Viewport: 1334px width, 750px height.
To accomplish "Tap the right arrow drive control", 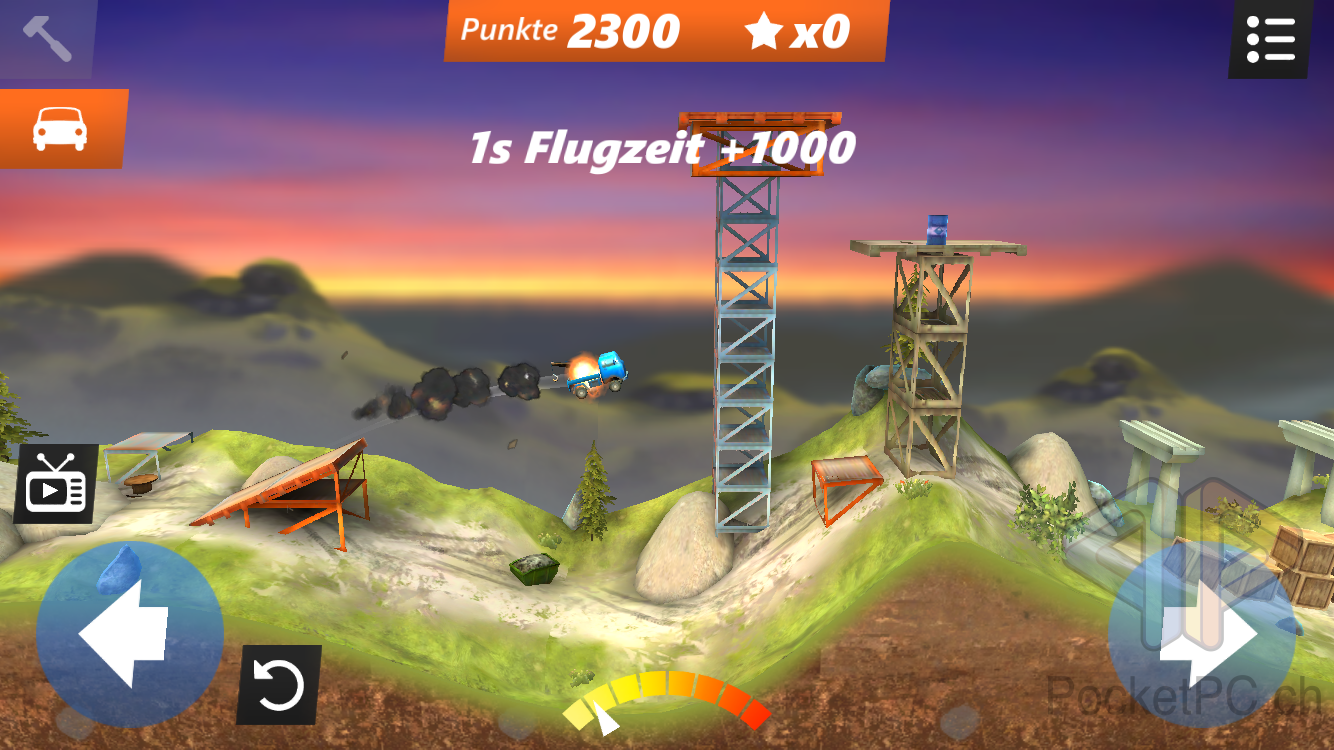I will pos(1204,634).
